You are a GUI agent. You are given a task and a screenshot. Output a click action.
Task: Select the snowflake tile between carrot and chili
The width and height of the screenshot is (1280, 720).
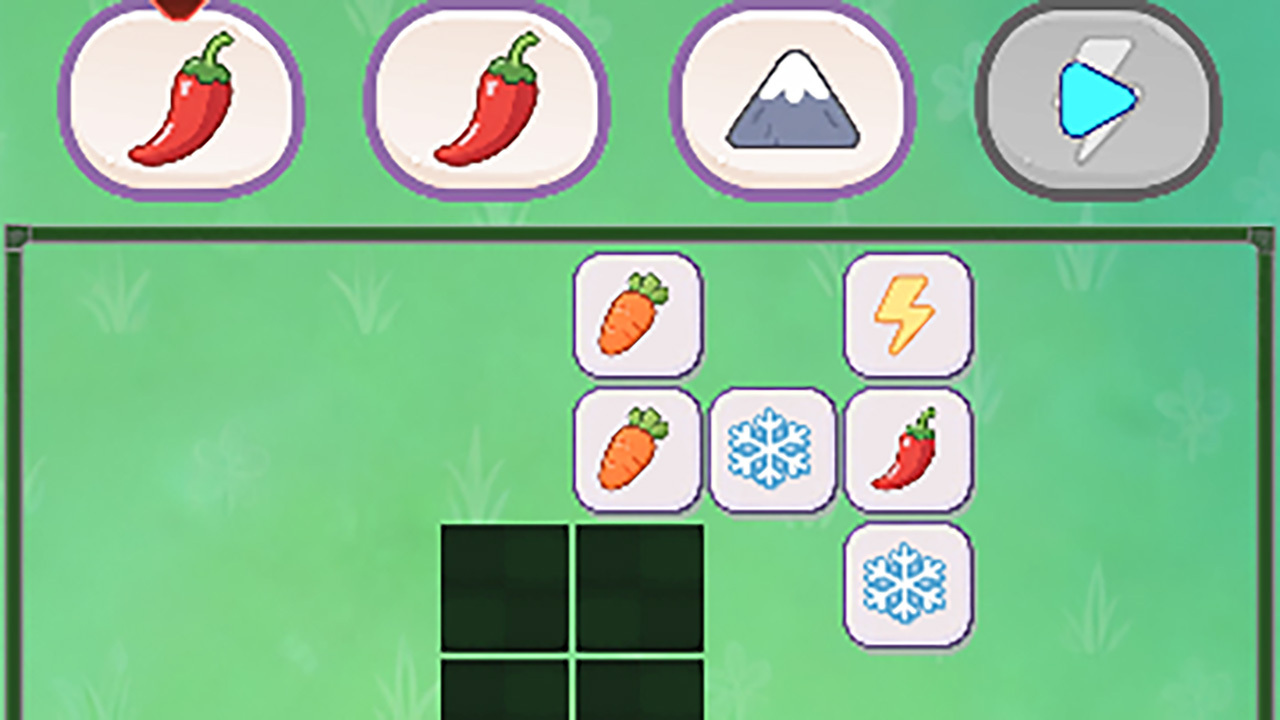(772, 450)
